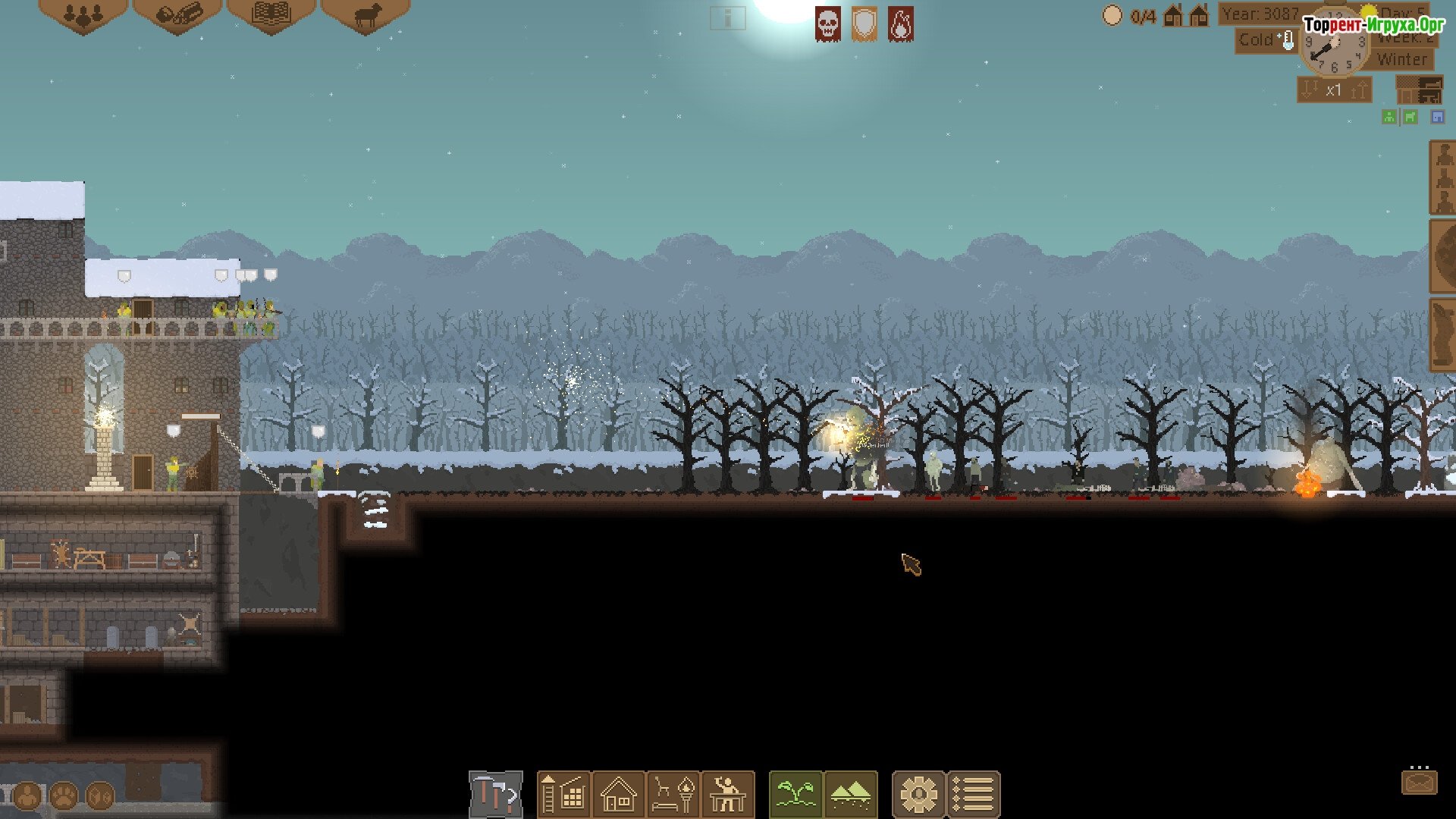This screenshot has width=1456, height=819.
Task: Select the red flame banner
Action: (901, 24)
